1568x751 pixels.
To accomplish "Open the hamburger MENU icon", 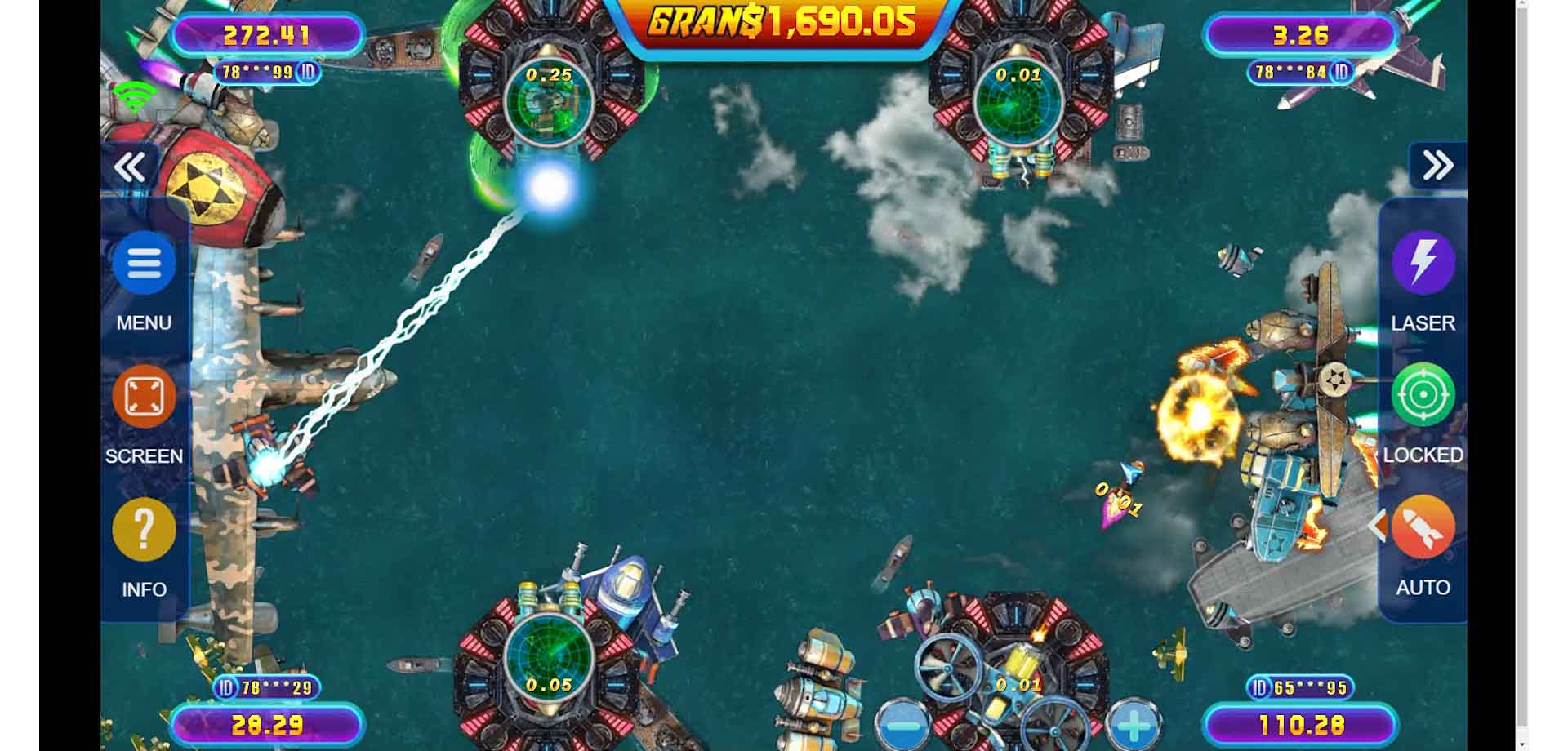I will 144,264.
